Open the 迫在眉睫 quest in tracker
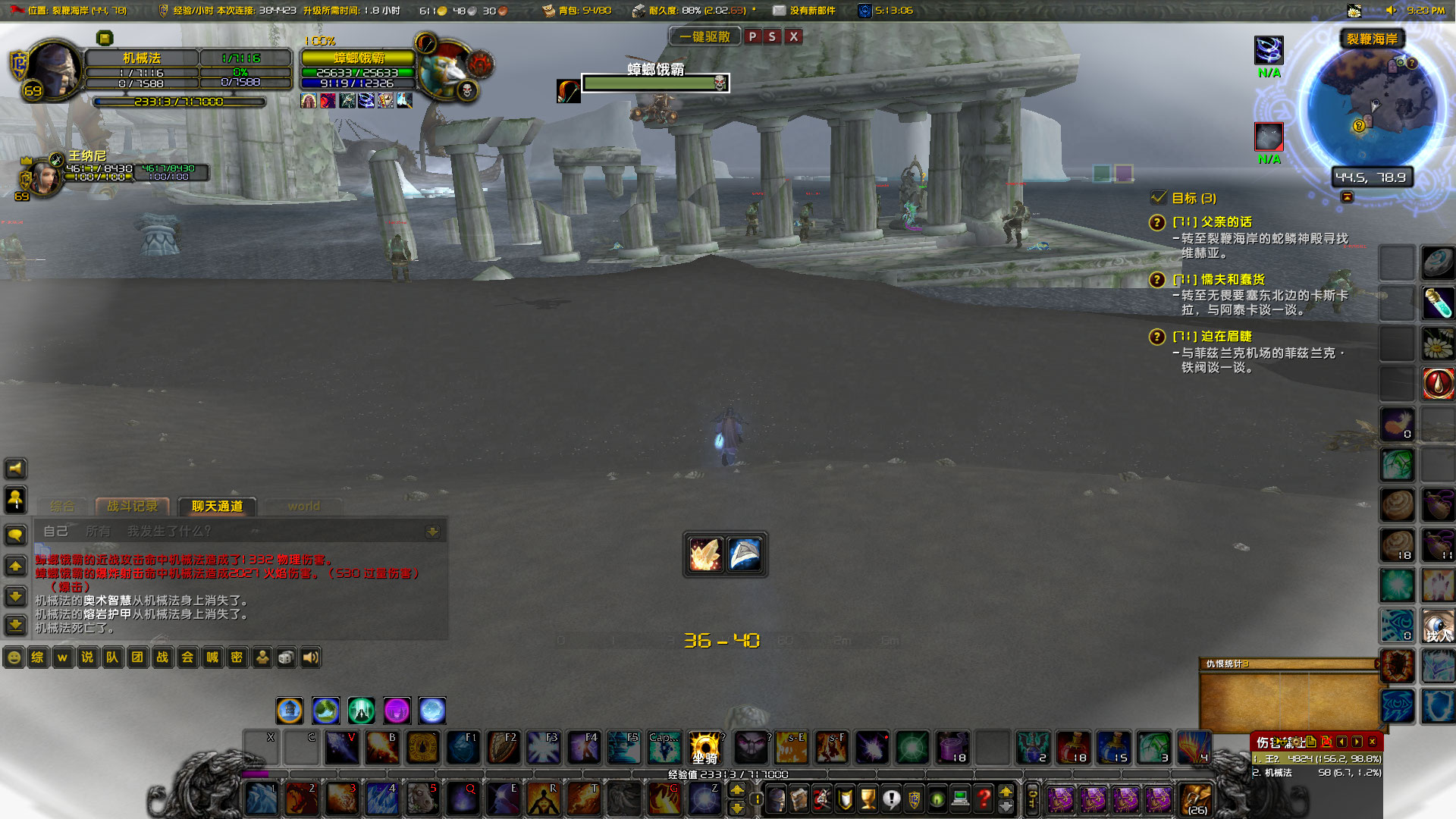The image size is (1456, 819). (1226, 336)
